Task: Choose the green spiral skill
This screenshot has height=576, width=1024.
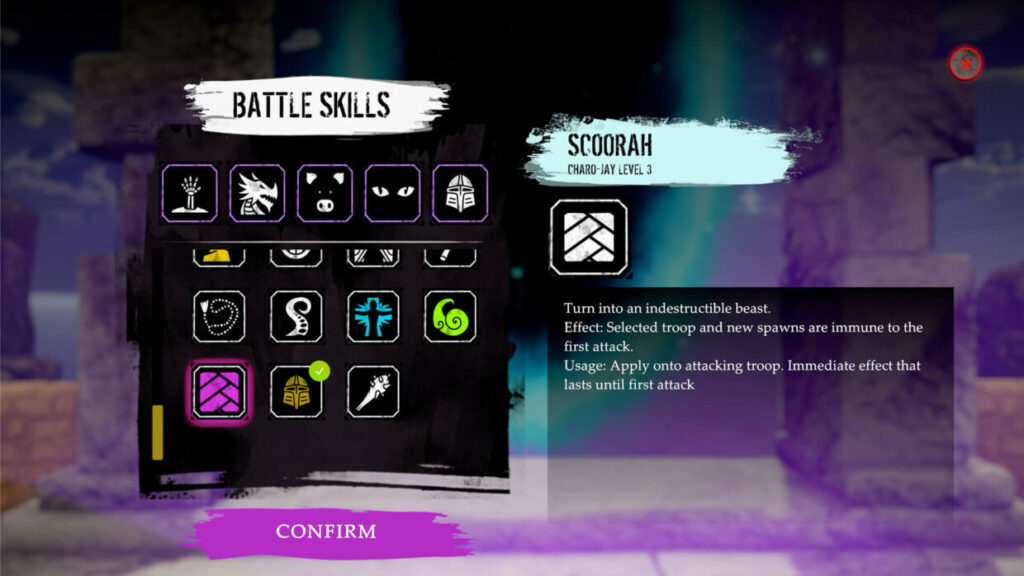Action: click(450, 316)
